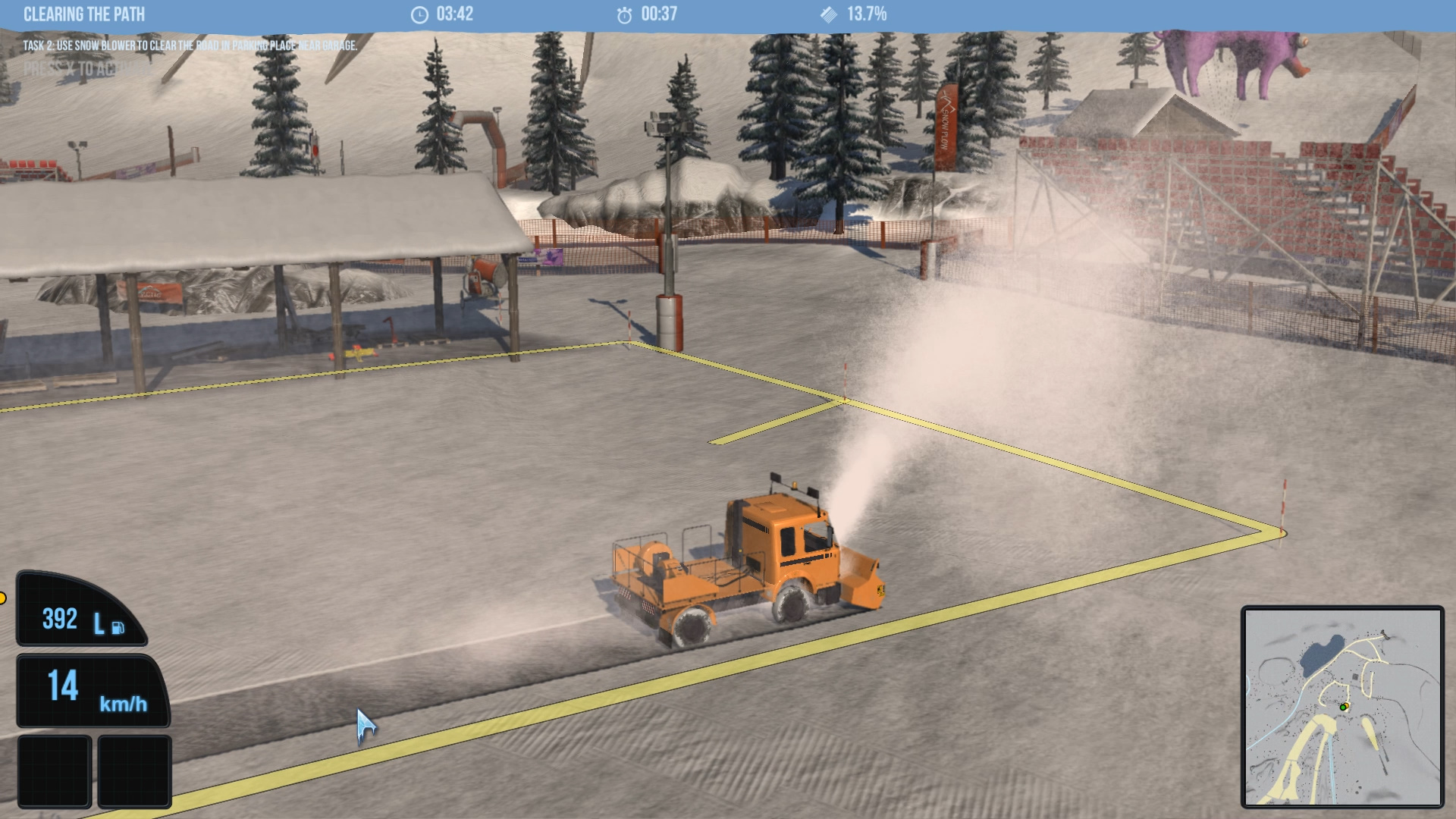Activate the snow blower via the X prompt
This screenshot has width=1456, height=819.
pos(87,68)
